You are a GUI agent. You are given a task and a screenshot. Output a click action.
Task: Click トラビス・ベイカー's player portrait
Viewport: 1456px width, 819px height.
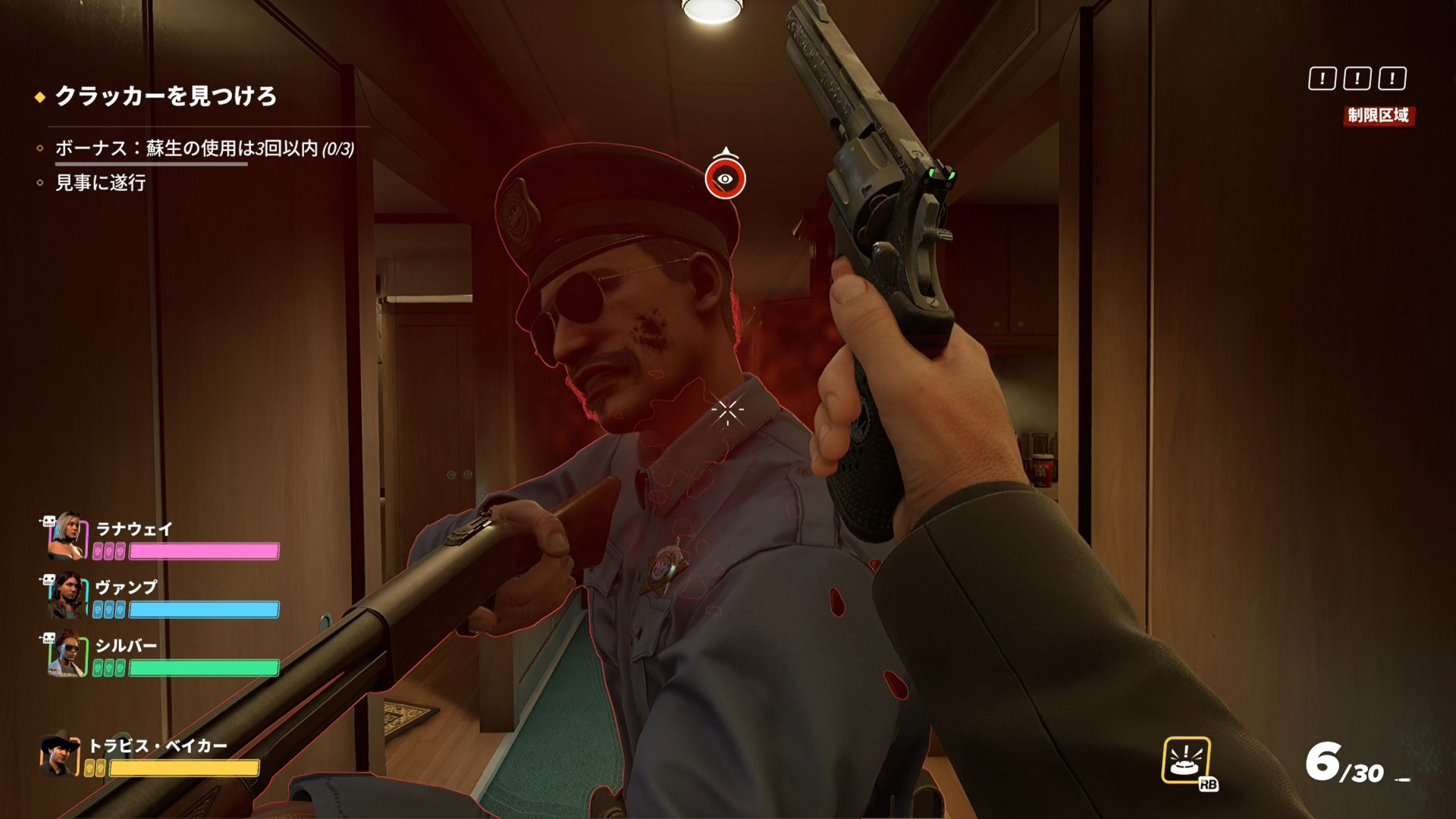click(60, 755)
